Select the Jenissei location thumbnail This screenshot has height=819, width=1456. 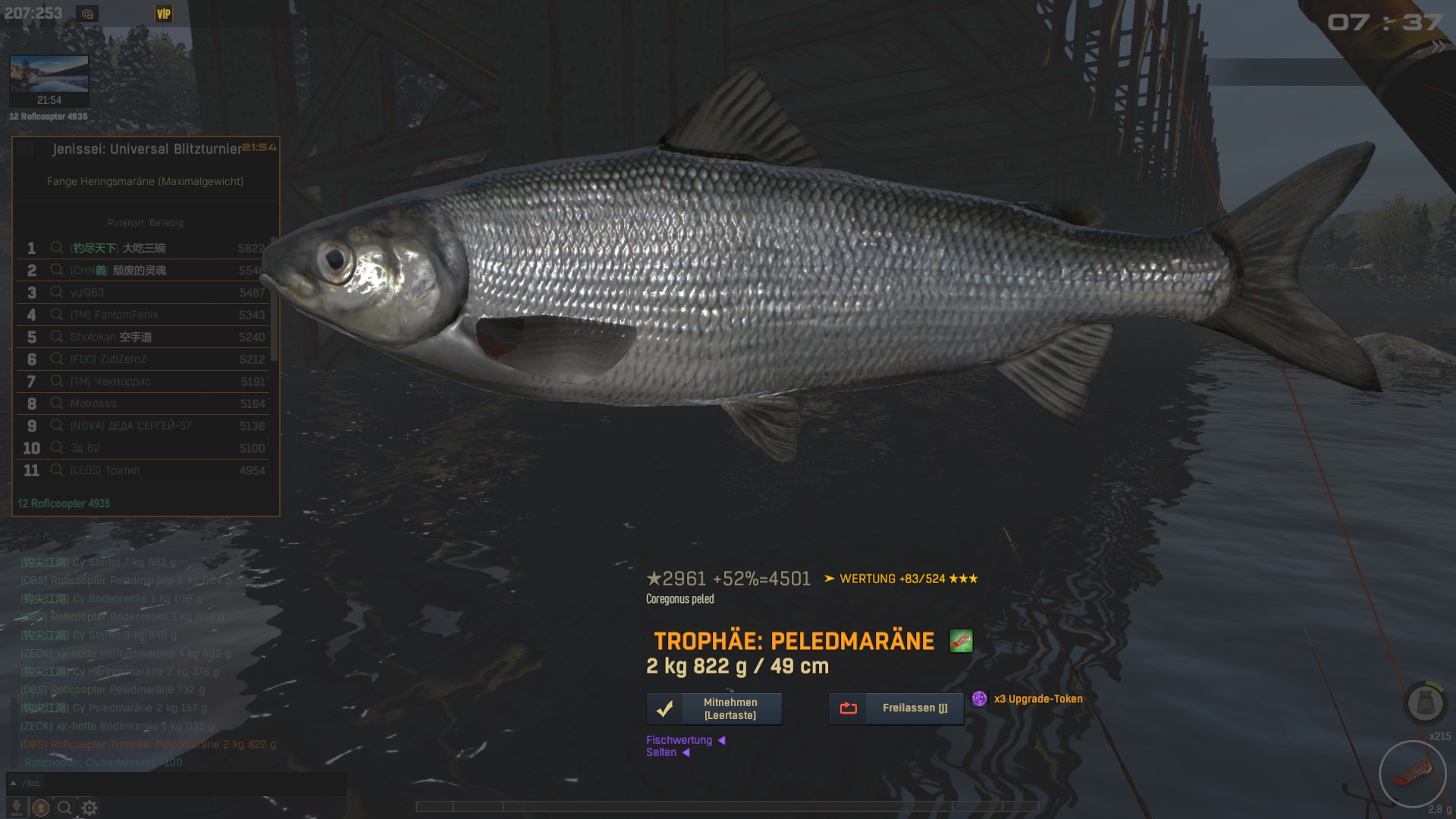tap(49, 80)
